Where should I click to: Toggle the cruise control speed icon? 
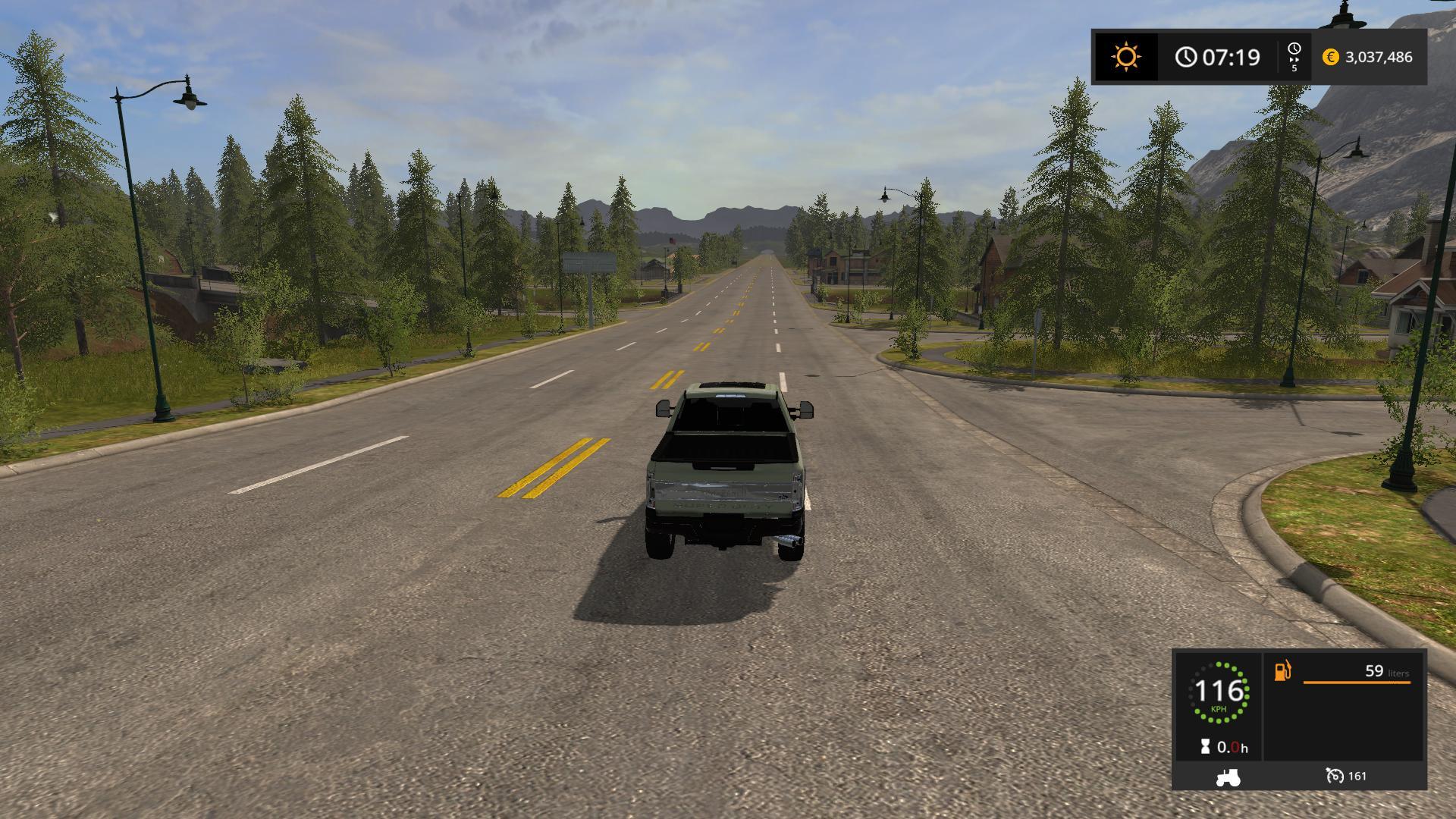pyautogui.click(x=1335, y=776)
